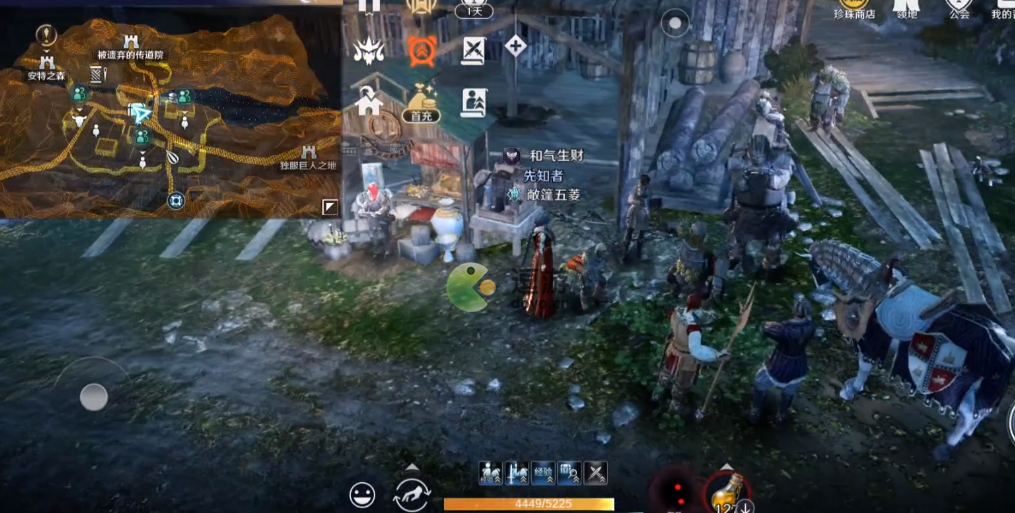Open the 领地 territory menu
Screen dimensions: 1015x513
coord(906,7)
